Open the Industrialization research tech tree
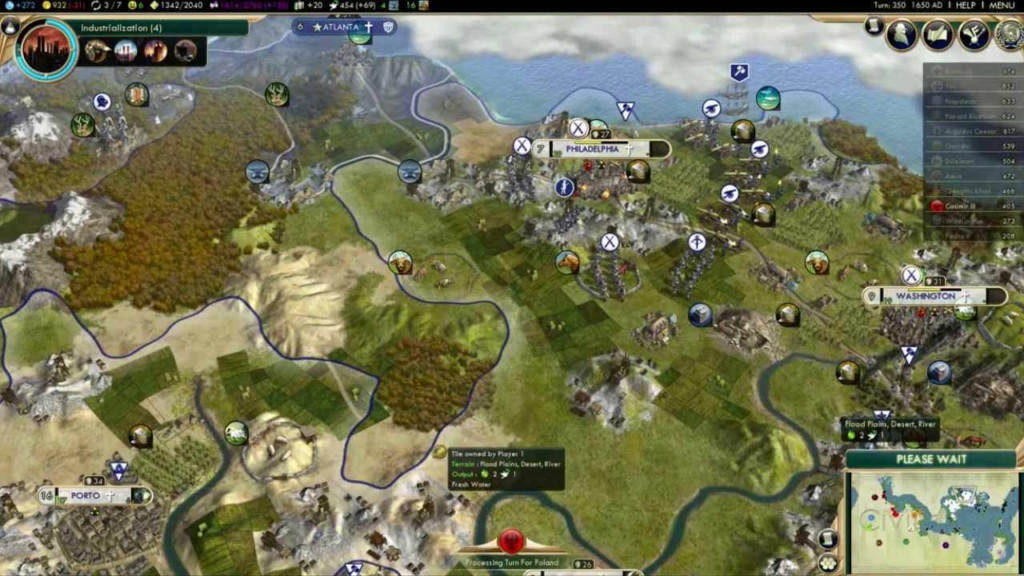The height and width of the screenshot is (576, 1024). coord(47,50)
